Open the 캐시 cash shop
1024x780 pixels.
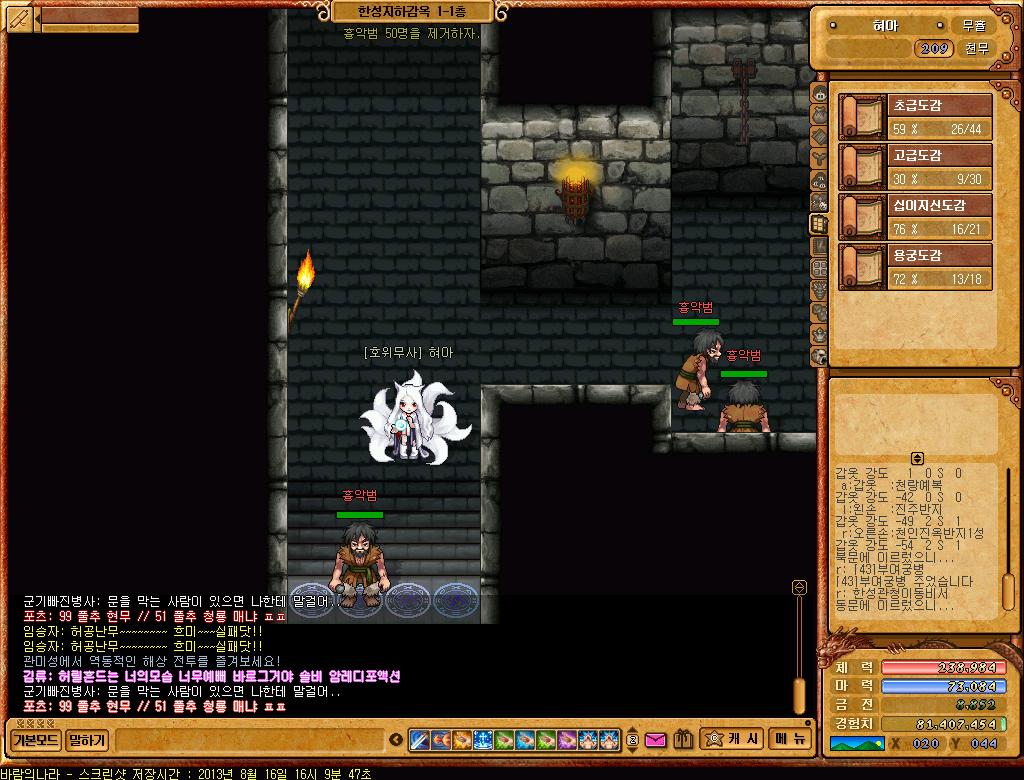coord(733,740)
